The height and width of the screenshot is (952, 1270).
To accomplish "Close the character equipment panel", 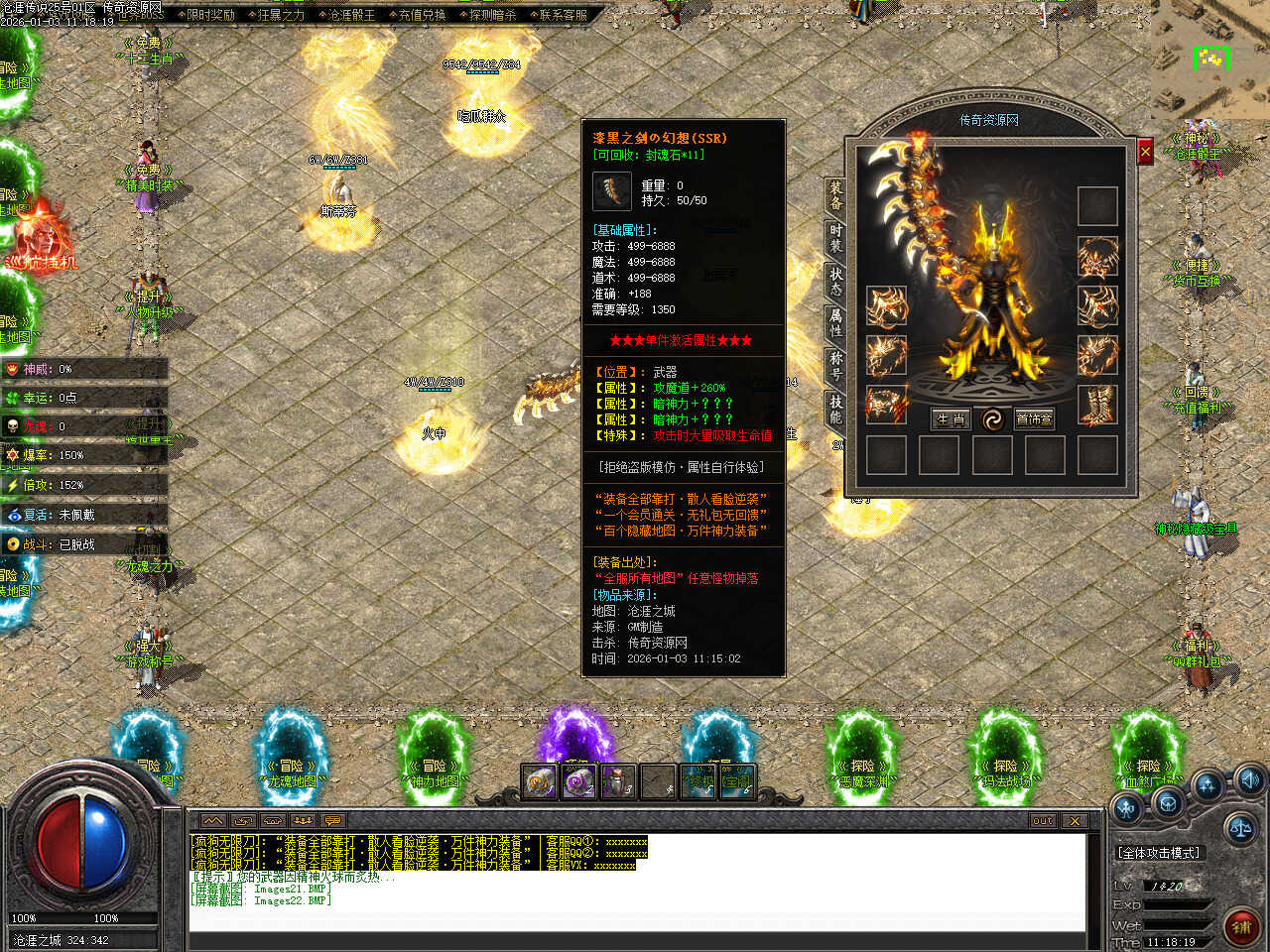I will 1145,152.
